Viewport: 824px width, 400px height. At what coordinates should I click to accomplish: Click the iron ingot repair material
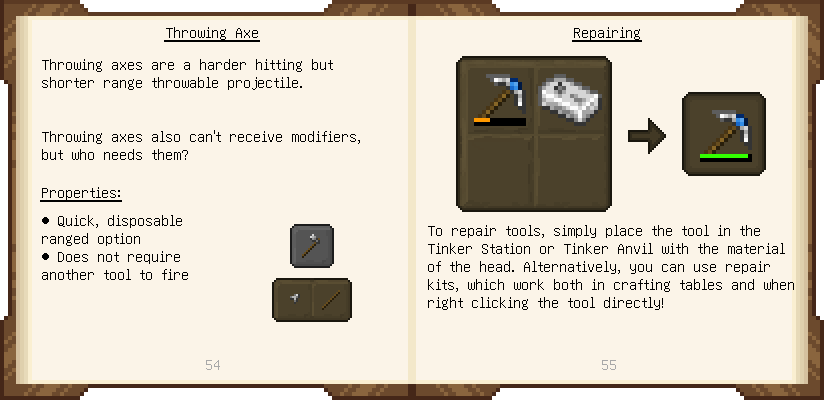571,98
